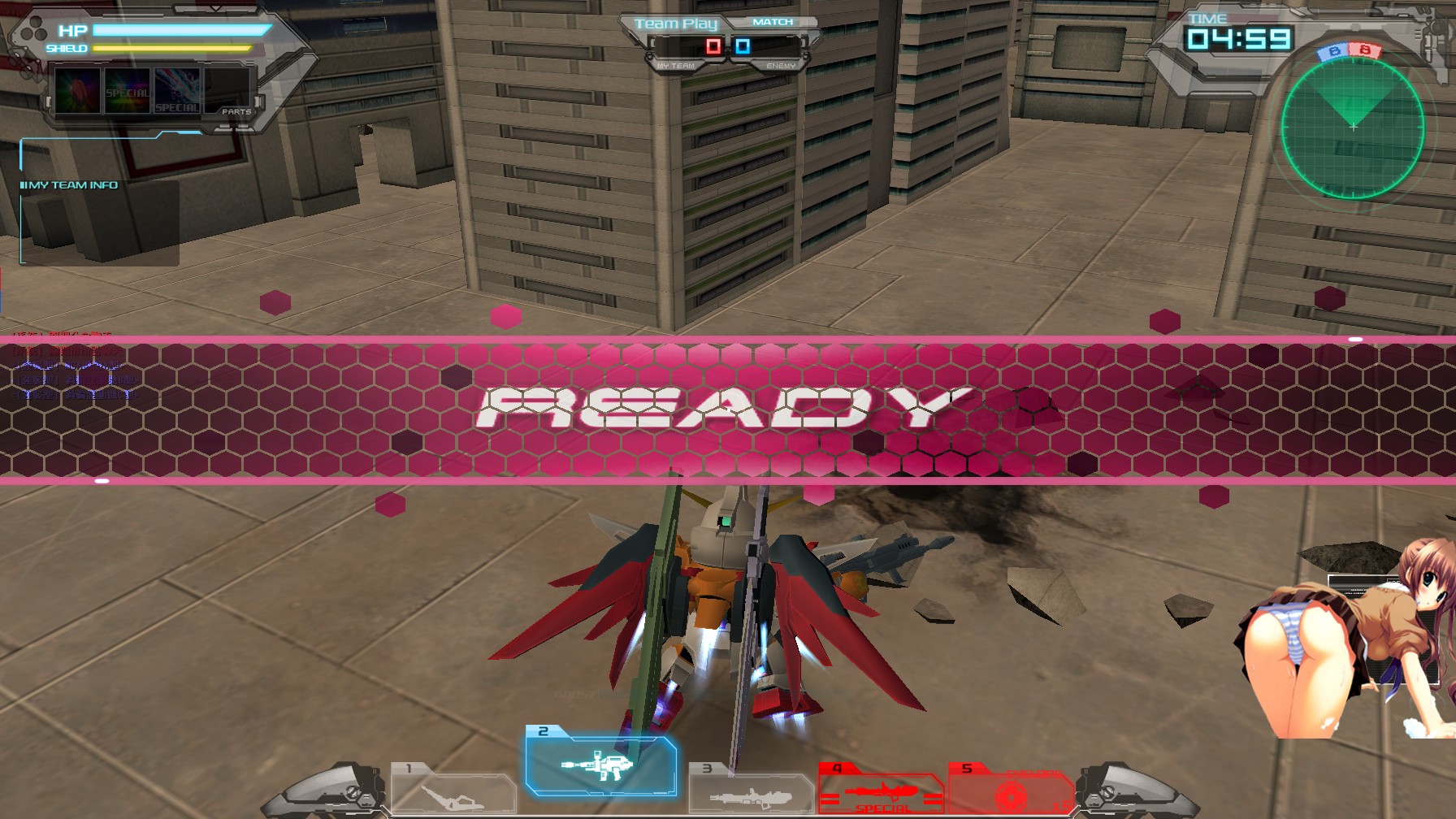Select the first special skill thumbnail
This screenshot has height=819, width=1456.
pos(77,91)
